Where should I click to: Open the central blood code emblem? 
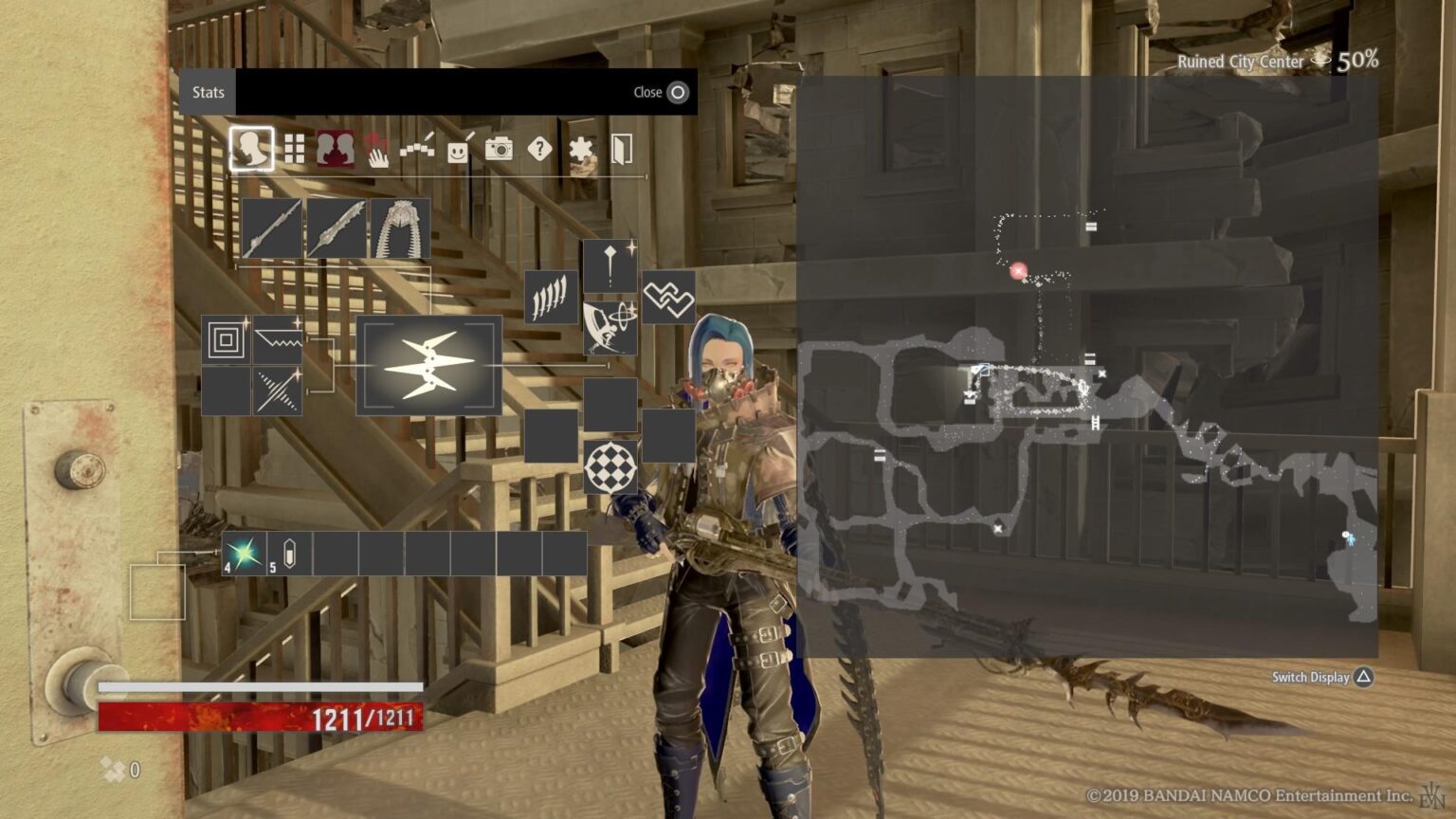(x=428, y=365)
